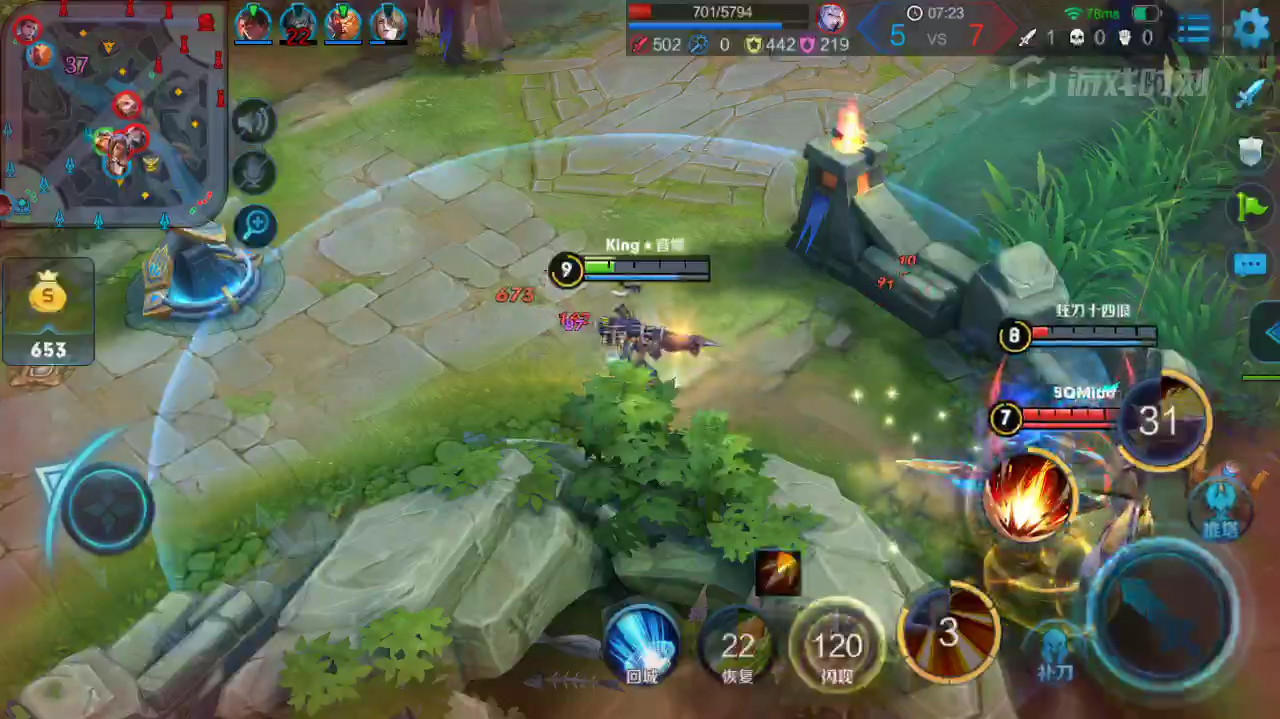
Task: Open the shop gold coin button
Action: (48, 310)
